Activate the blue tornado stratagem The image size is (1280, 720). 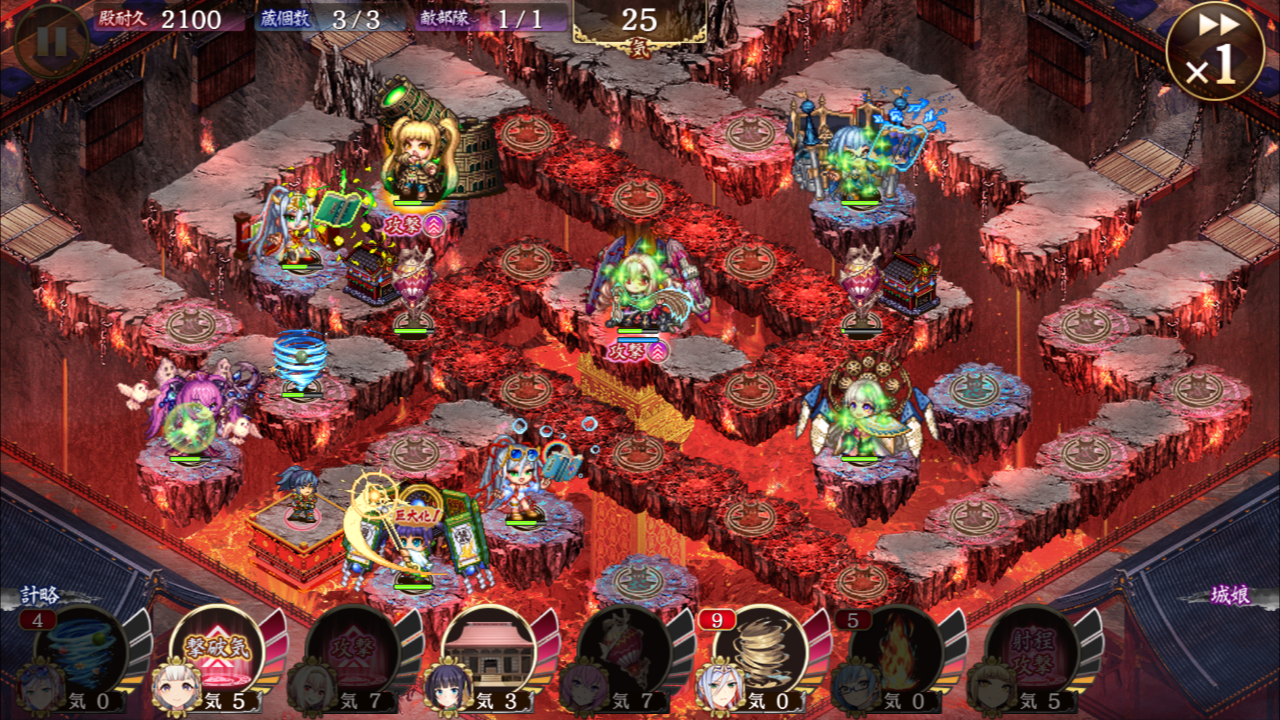pos(82,650)
